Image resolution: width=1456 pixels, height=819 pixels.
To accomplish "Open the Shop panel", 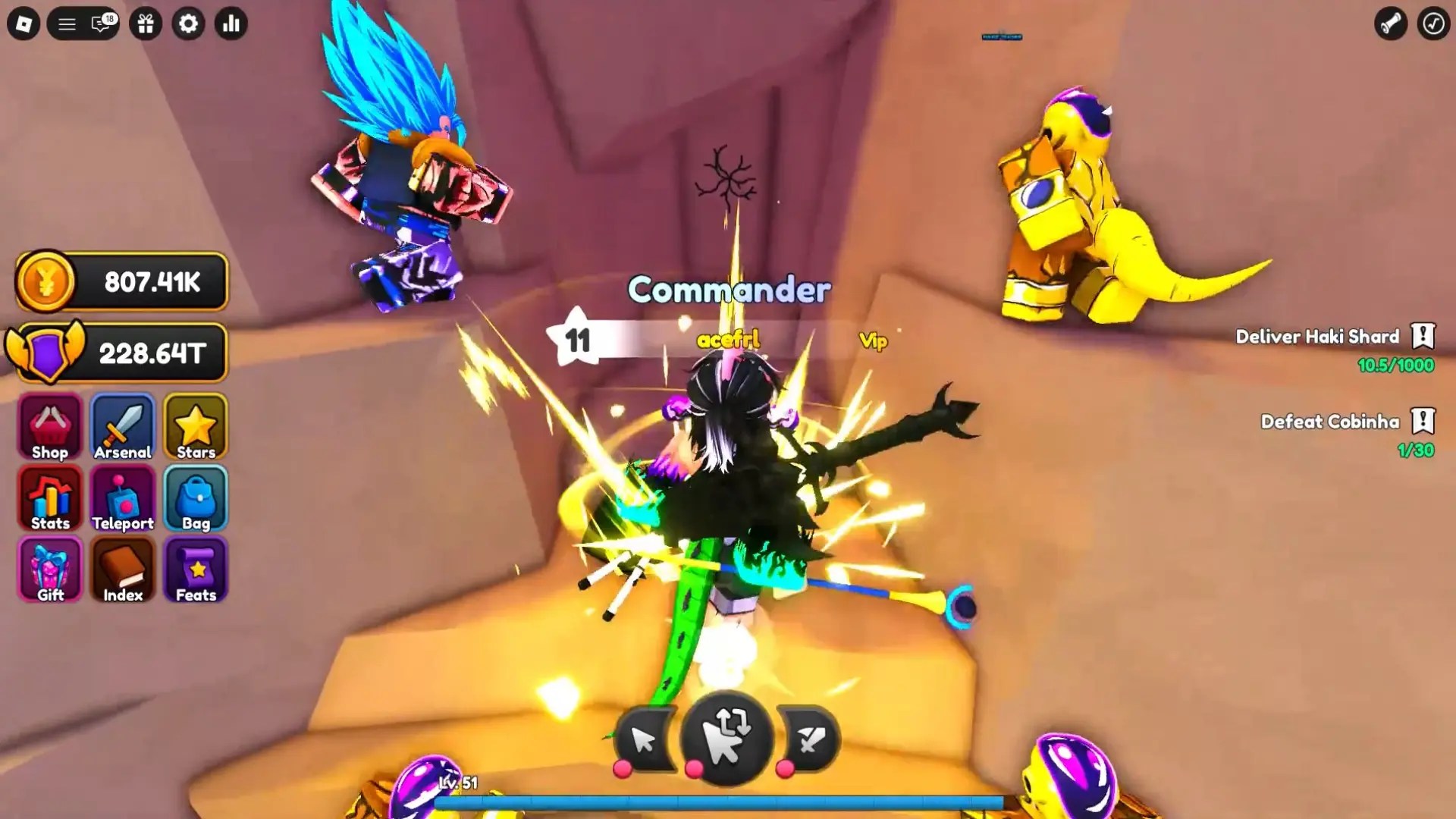I will pos(49,427).
